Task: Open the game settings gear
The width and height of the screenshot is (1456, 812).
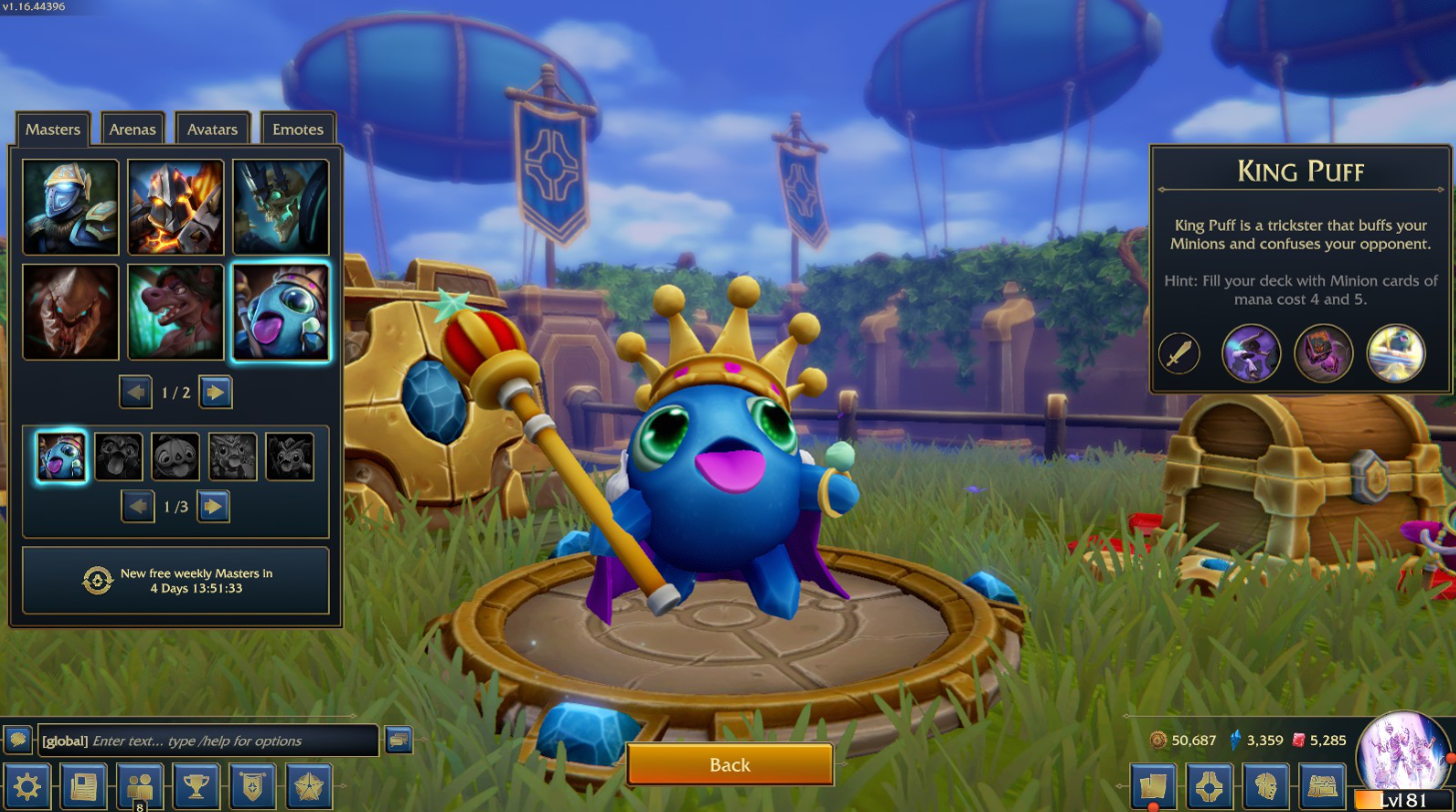Action: tap(27, 787)
